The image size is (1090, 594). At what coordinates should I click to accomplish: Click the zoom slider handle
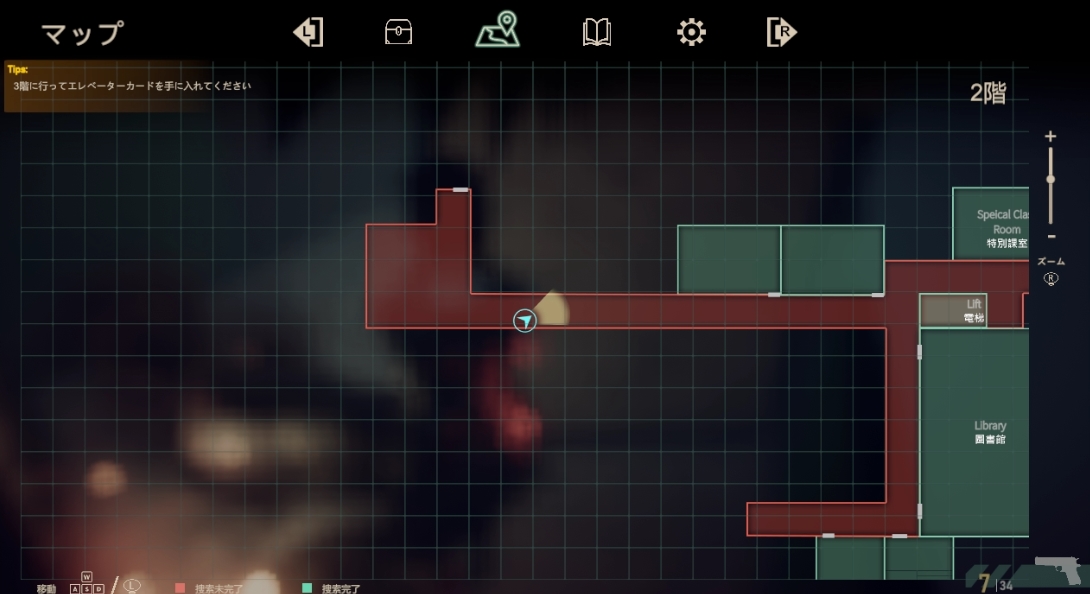1050,179
